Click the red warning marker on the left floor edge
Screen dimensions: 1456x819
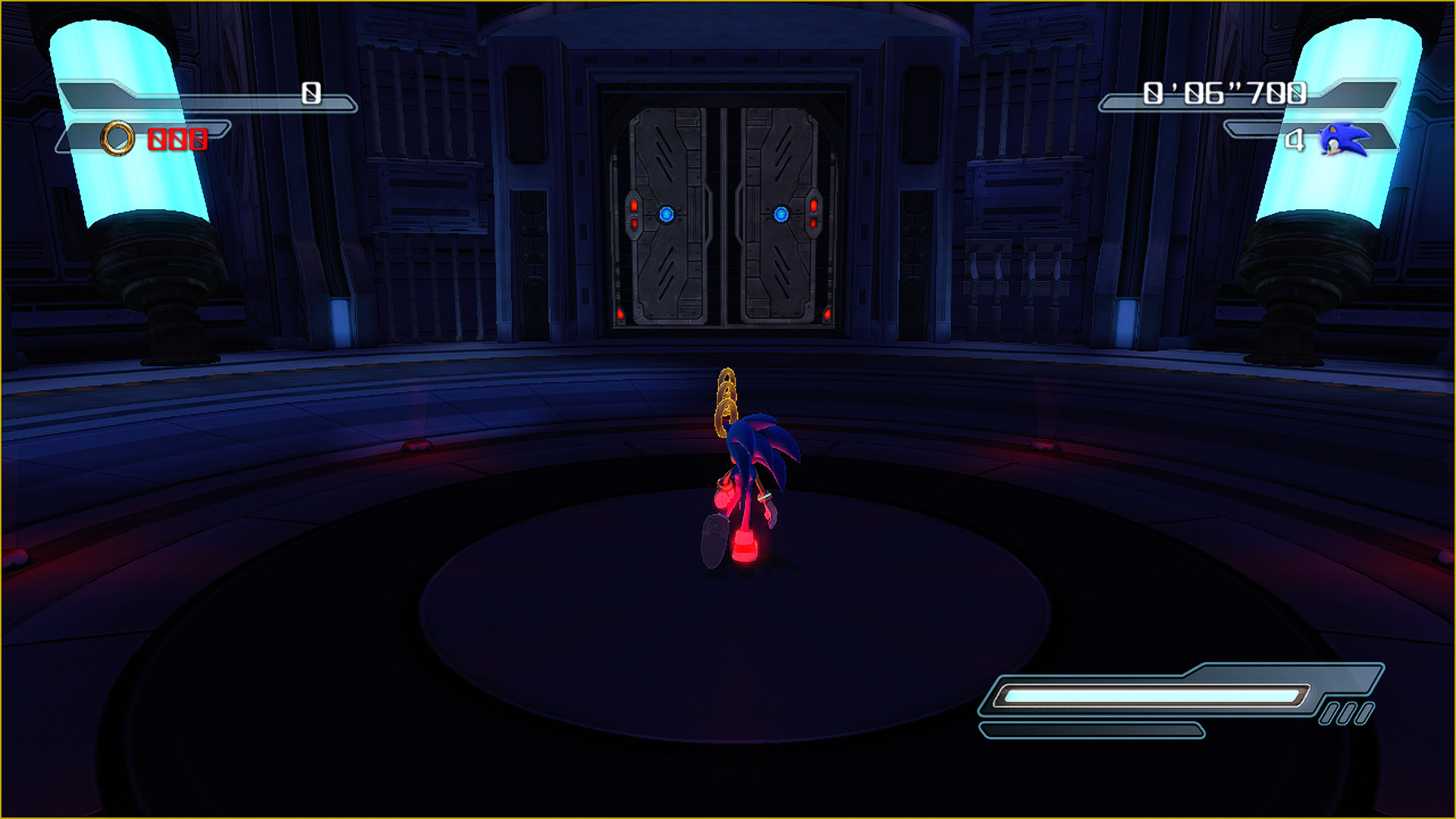(419, 447)
